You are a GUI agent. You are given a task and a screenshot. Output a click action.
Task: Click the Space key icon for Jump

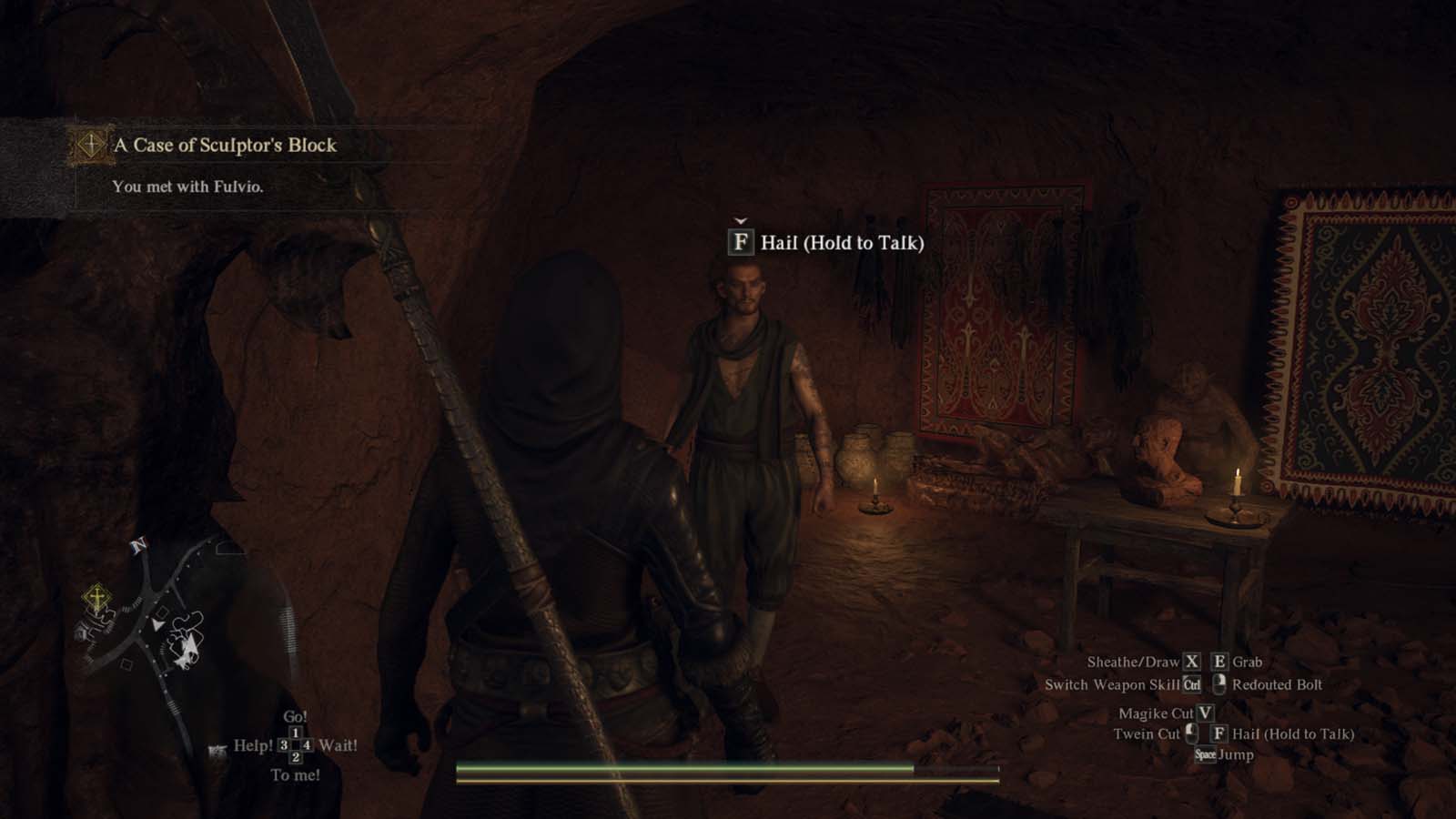coord(1207,754)
